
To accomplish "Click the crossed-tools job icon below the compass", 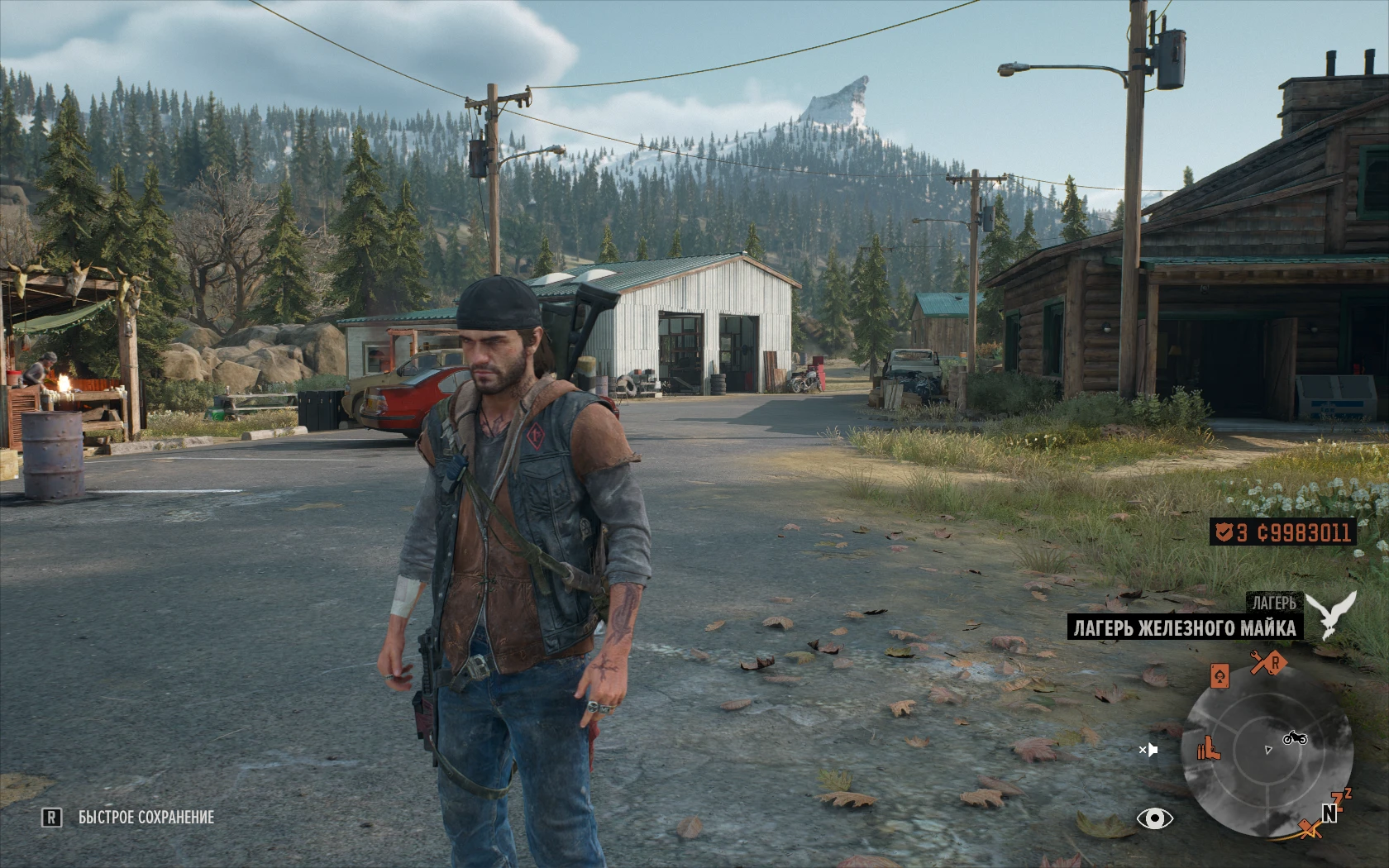I will tap(1310, 828).
